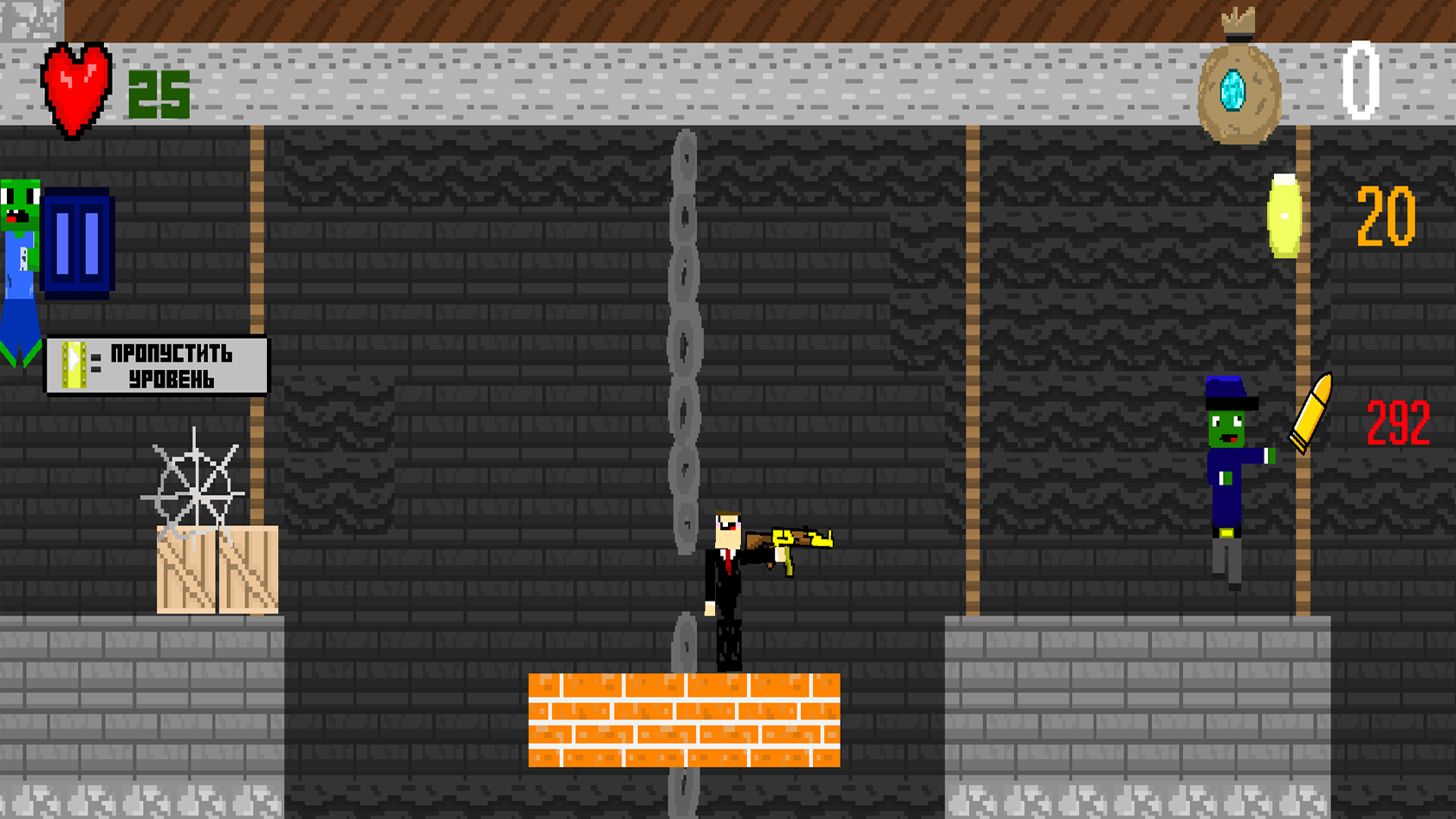This screenshot has width=1456, height=819.
Task: Click the ammo counter showing 292
Action: (x=1397, y=421)
